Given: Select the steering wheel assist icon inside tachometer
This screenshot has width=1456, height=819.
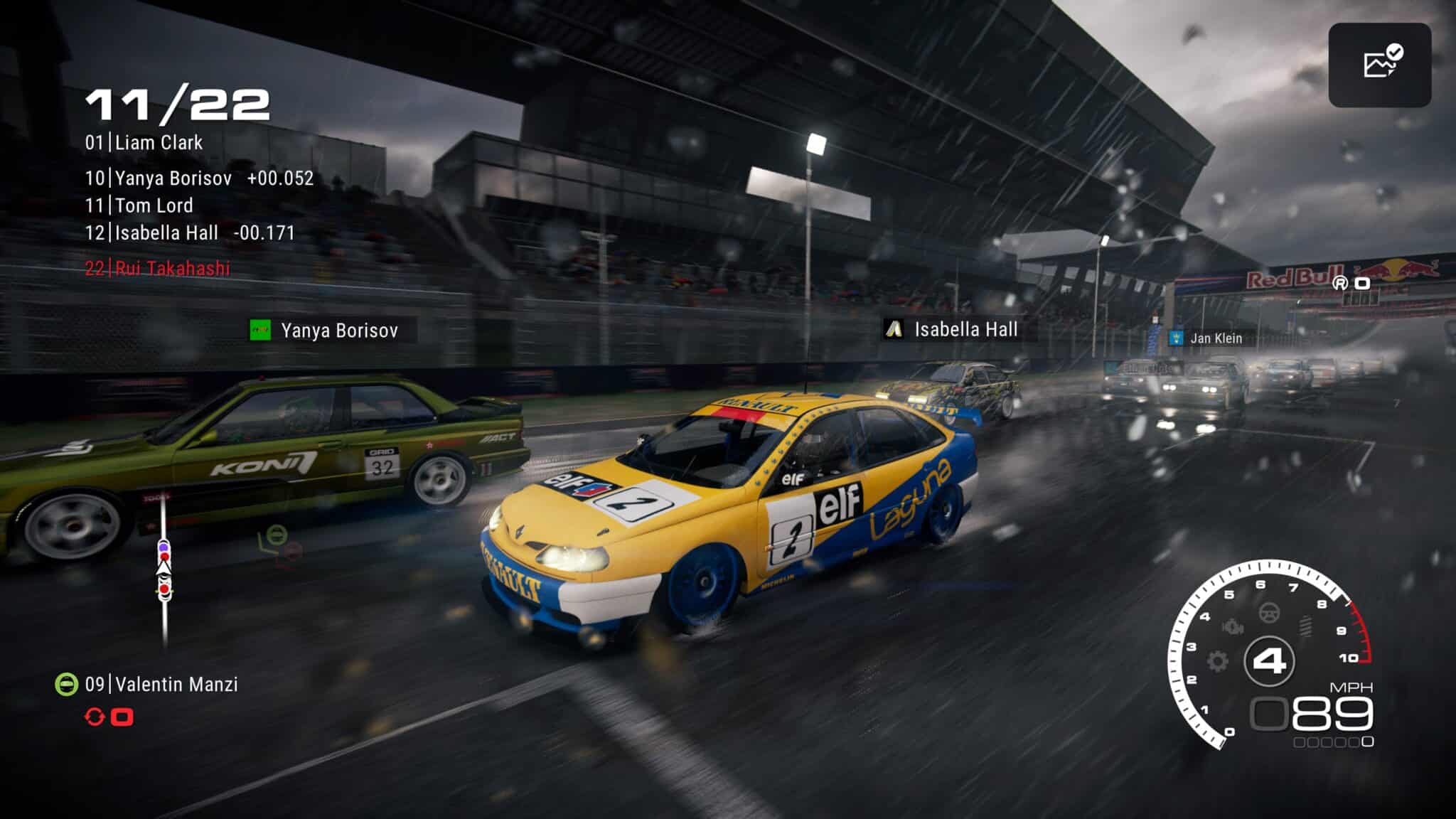Looking at the screenshot, I should (1268, 613).
